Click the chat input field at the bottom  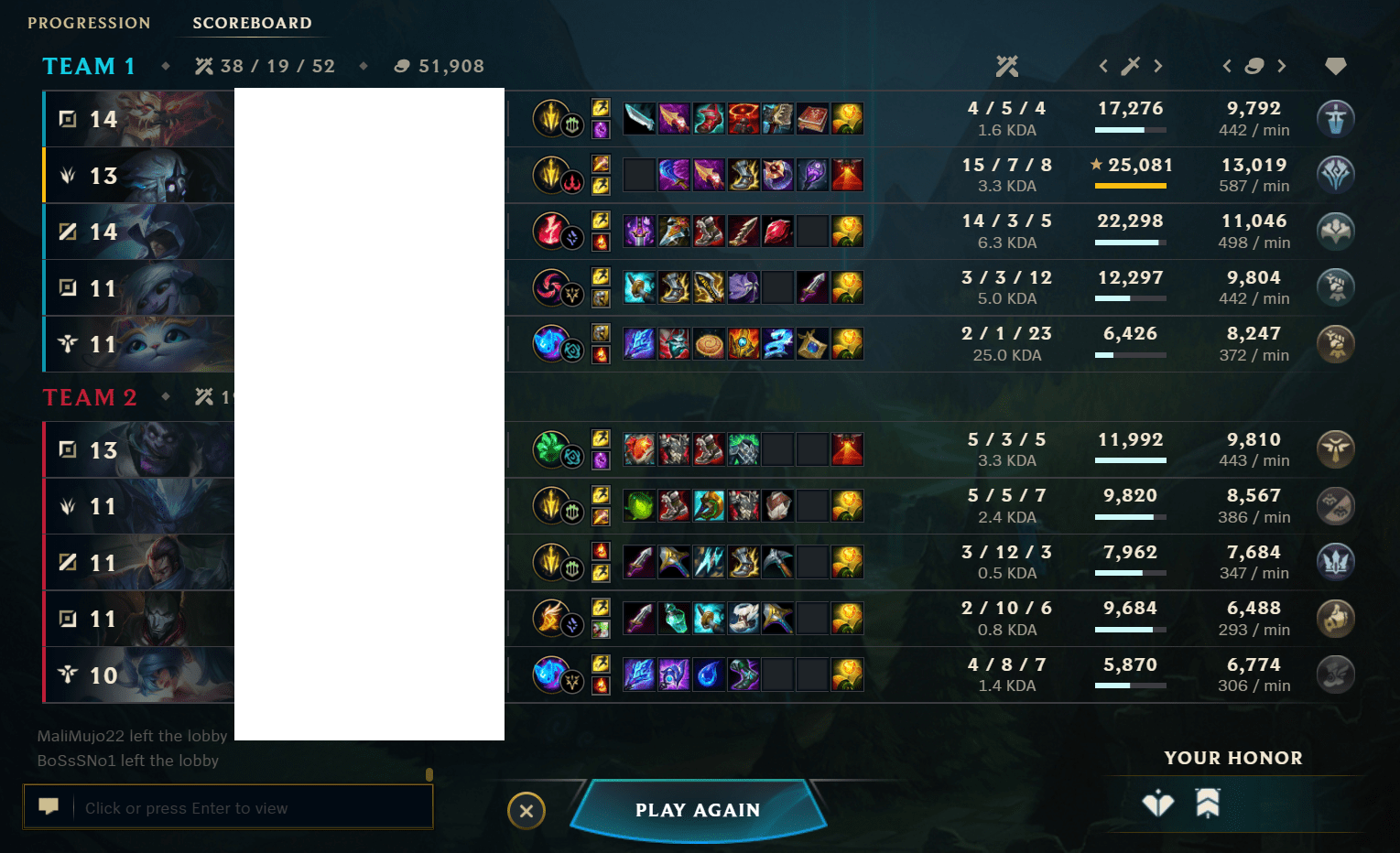point(229,807)
